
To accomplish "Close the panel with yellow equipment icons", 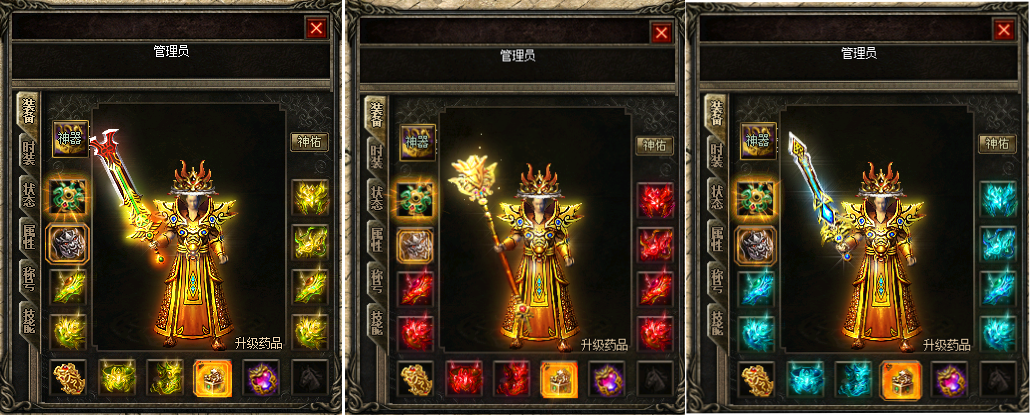I will pos(317,29).
